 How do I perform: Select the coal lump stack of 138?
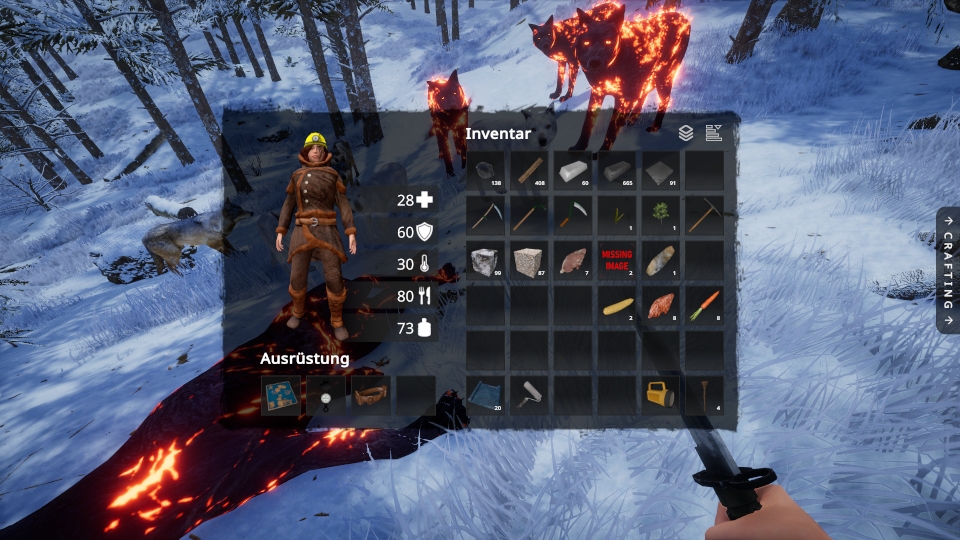[x=487, y=171]
